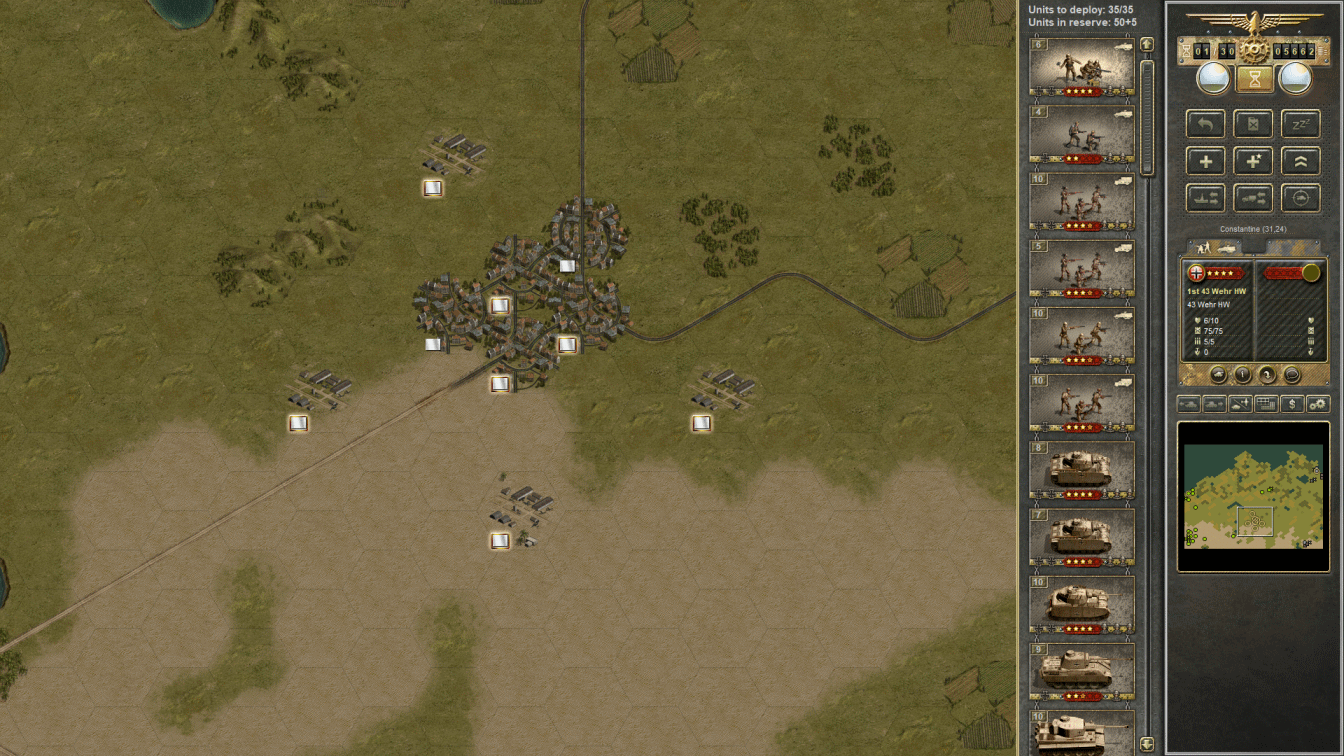Screen dimensions: 1344x756
Task: Click the fuel canister resupply button
Action: (1253, 124)
